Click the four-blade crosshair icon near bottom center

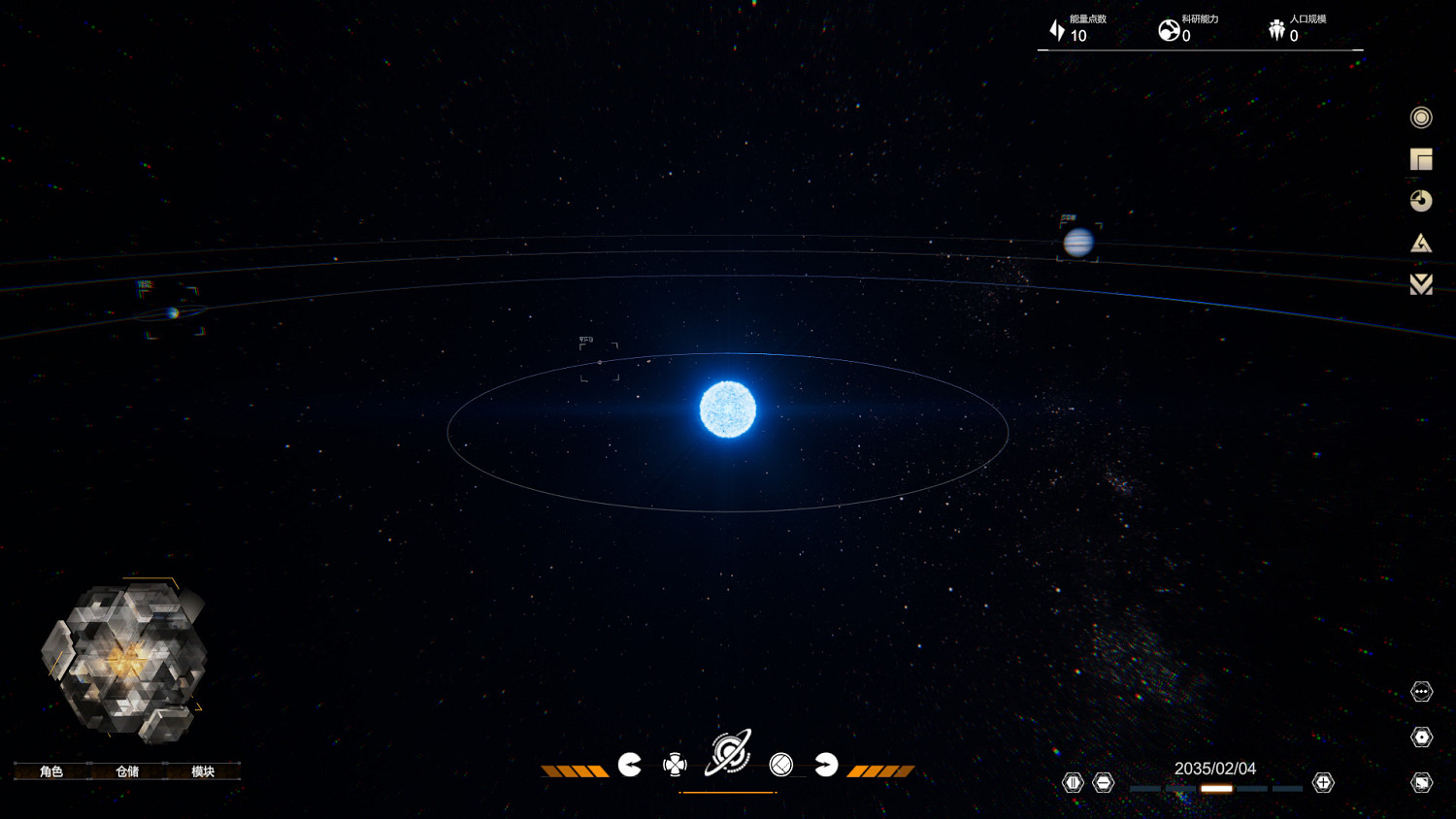point(676,765)
